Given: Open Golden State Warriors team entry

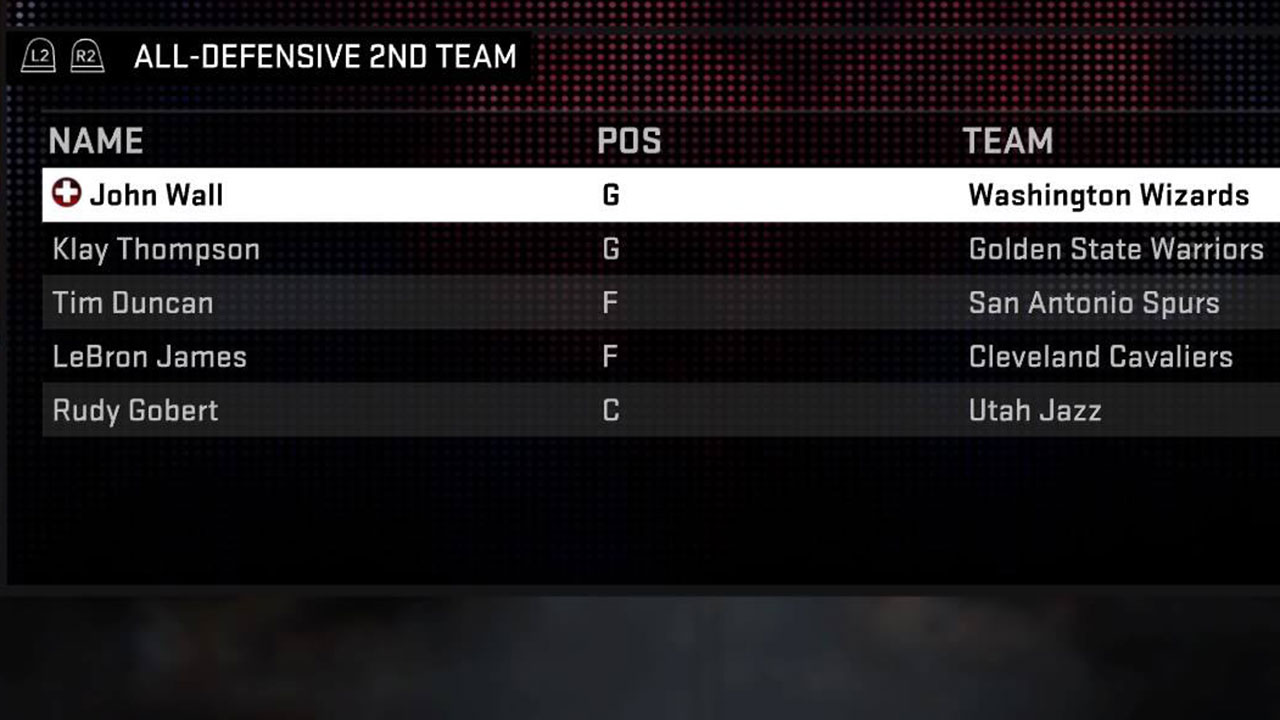Looking at the screenshot, I should 1116,249.
